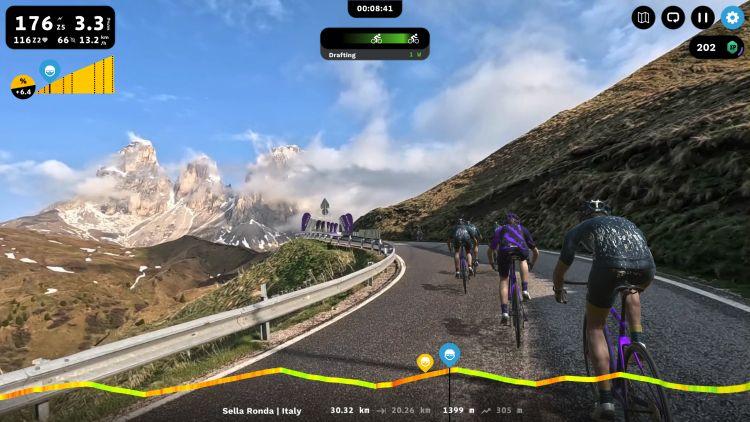Click the Drafting indicator panel
The width and height of the screenshot is (750, 422).
[x=375, y=44]
